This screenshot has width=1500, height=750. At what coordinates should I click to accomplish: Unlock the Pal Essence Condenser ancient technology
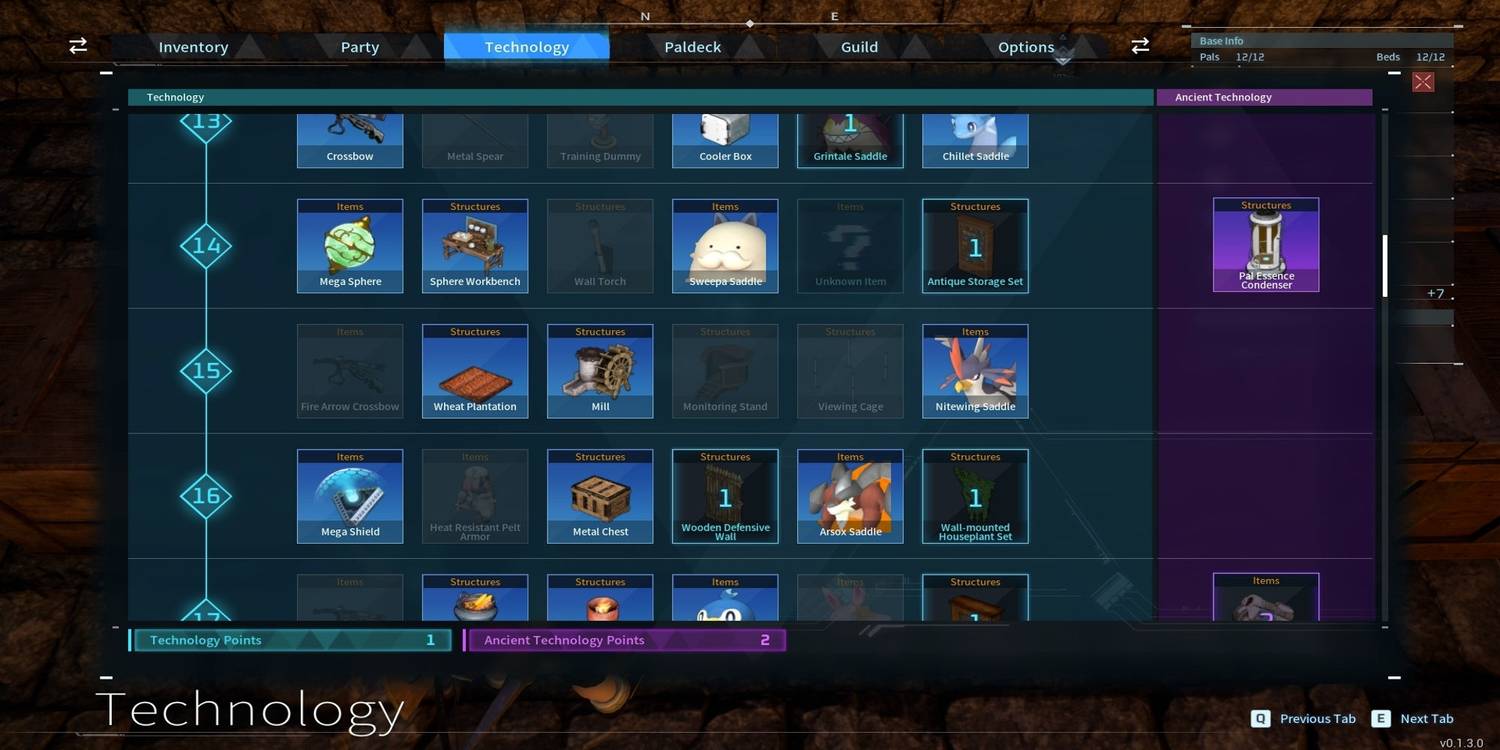pyautogui.click(x=1266, y=245)
